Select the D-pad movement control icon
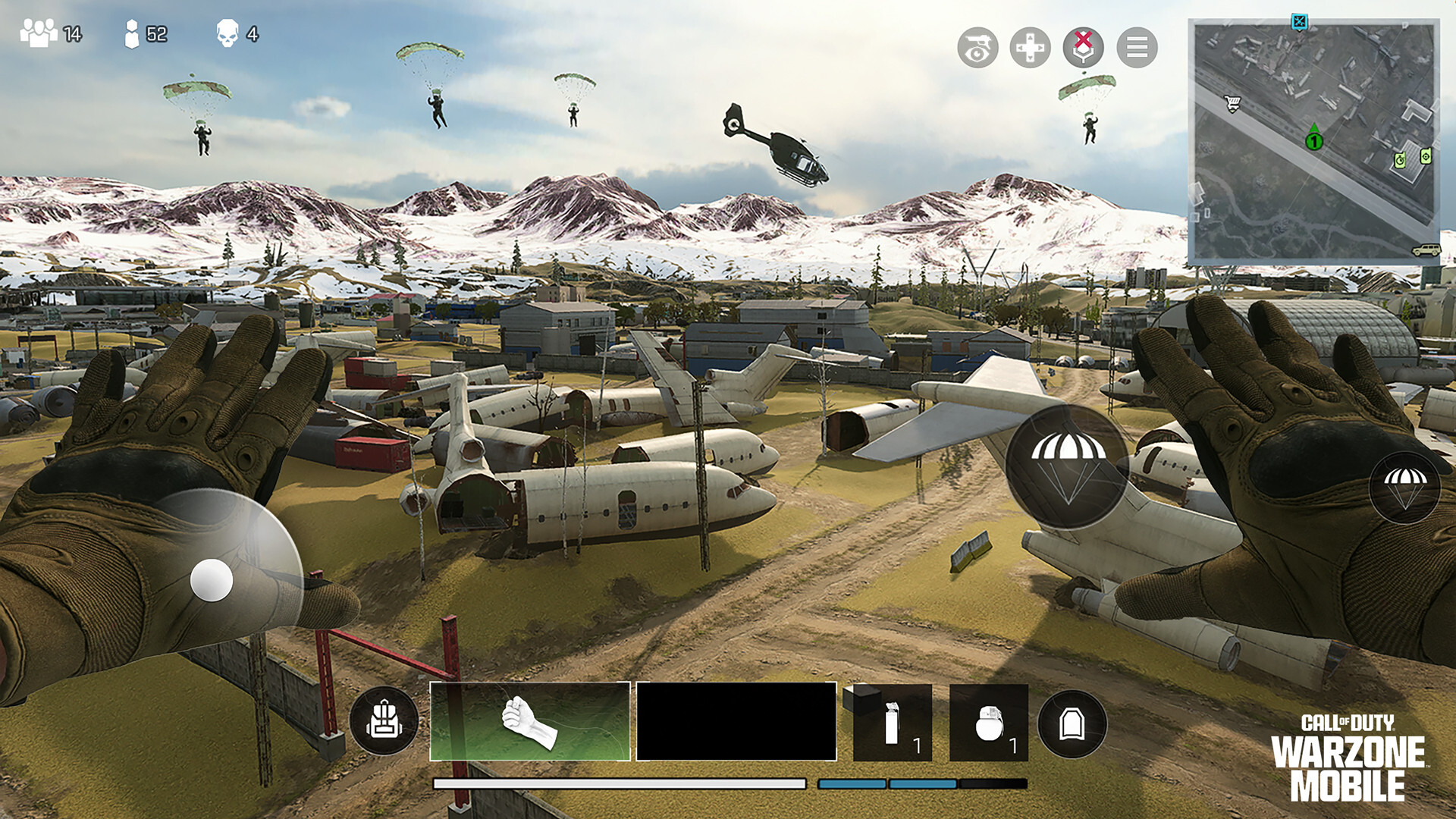 (1030, 47)
